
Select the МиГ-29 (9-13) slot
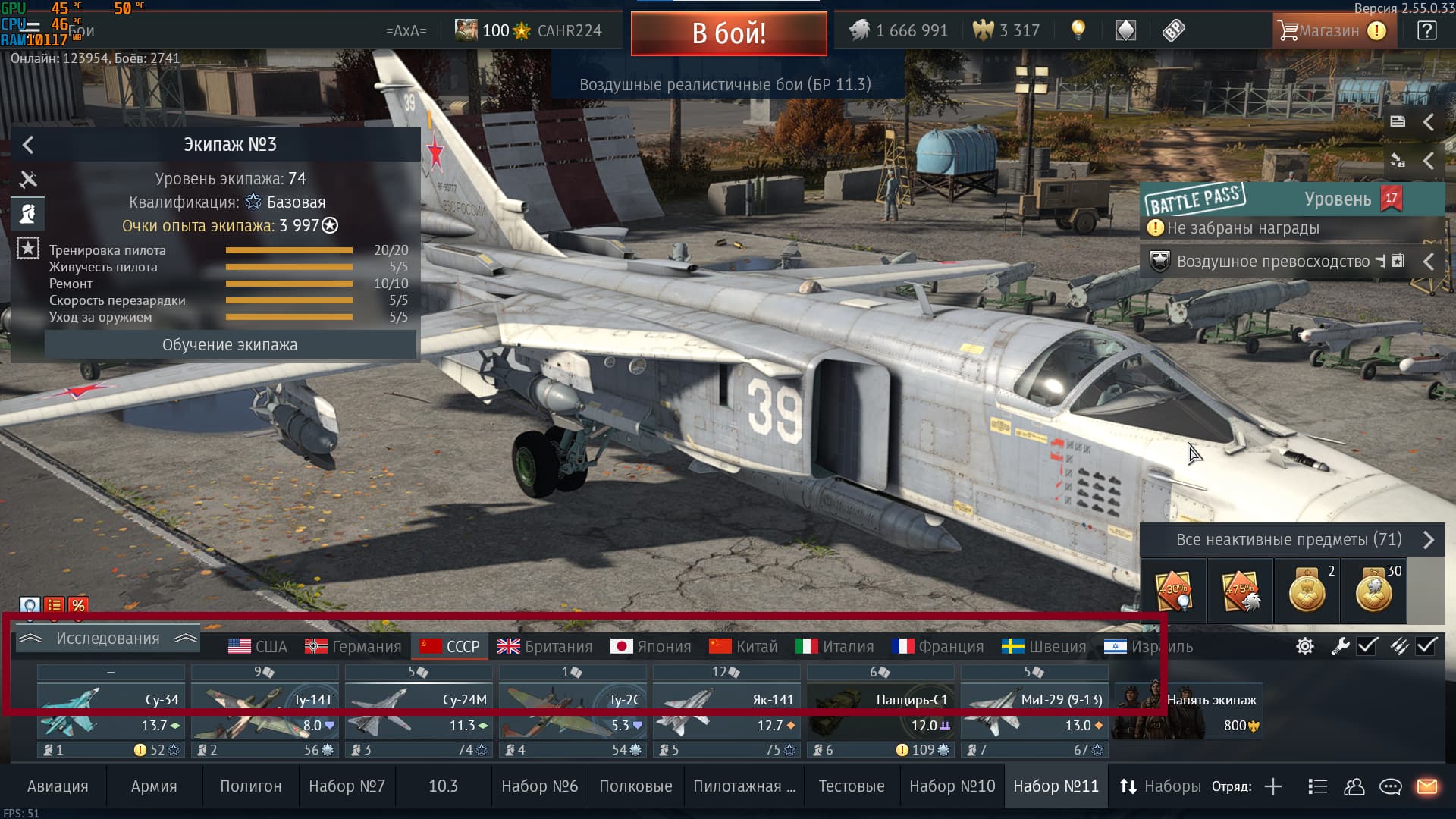pos(1034,713)
